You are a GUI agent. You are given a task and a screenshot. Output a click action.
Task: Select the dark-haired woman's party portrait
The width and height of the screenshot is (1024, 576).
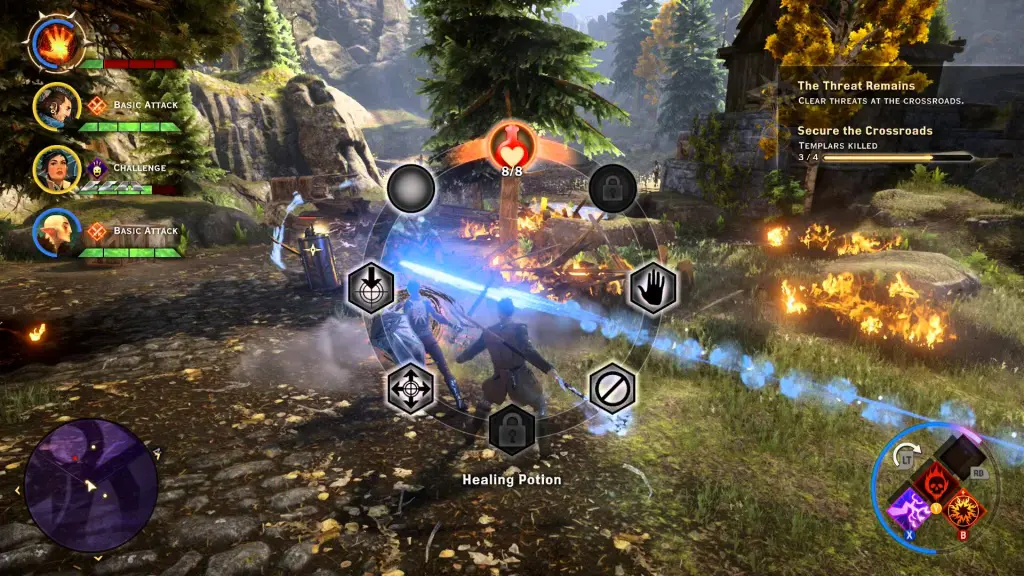click(56, 169)
